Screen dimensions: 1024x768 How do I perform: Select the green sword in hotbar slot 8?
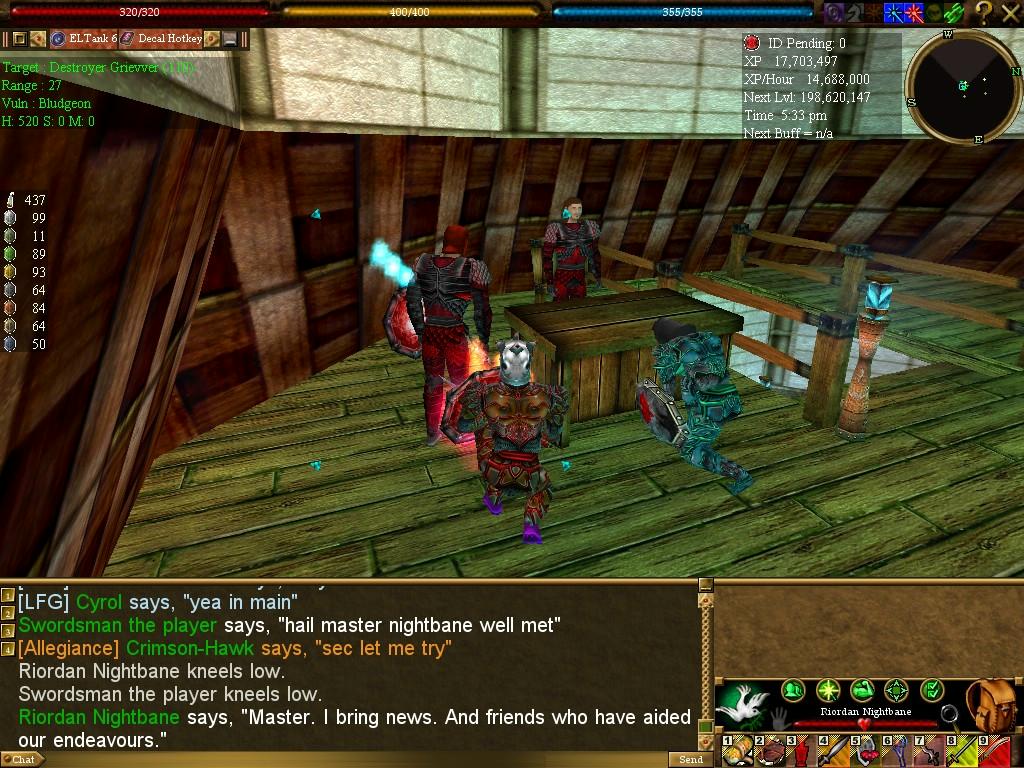[962, 750]
